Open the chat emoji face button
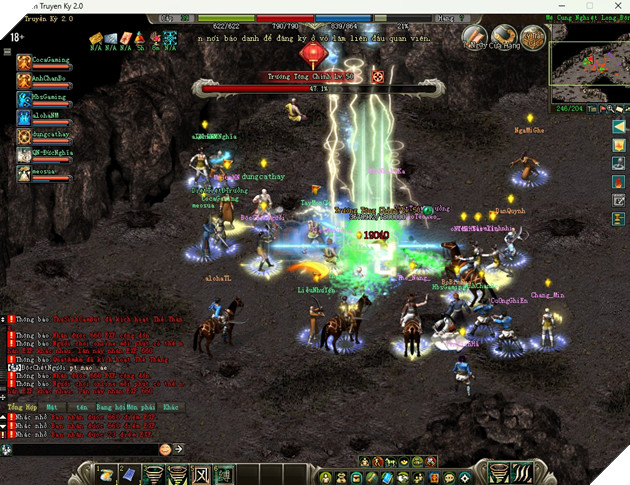The height and width of the screenshot is (485, 630). click(166, 450)
